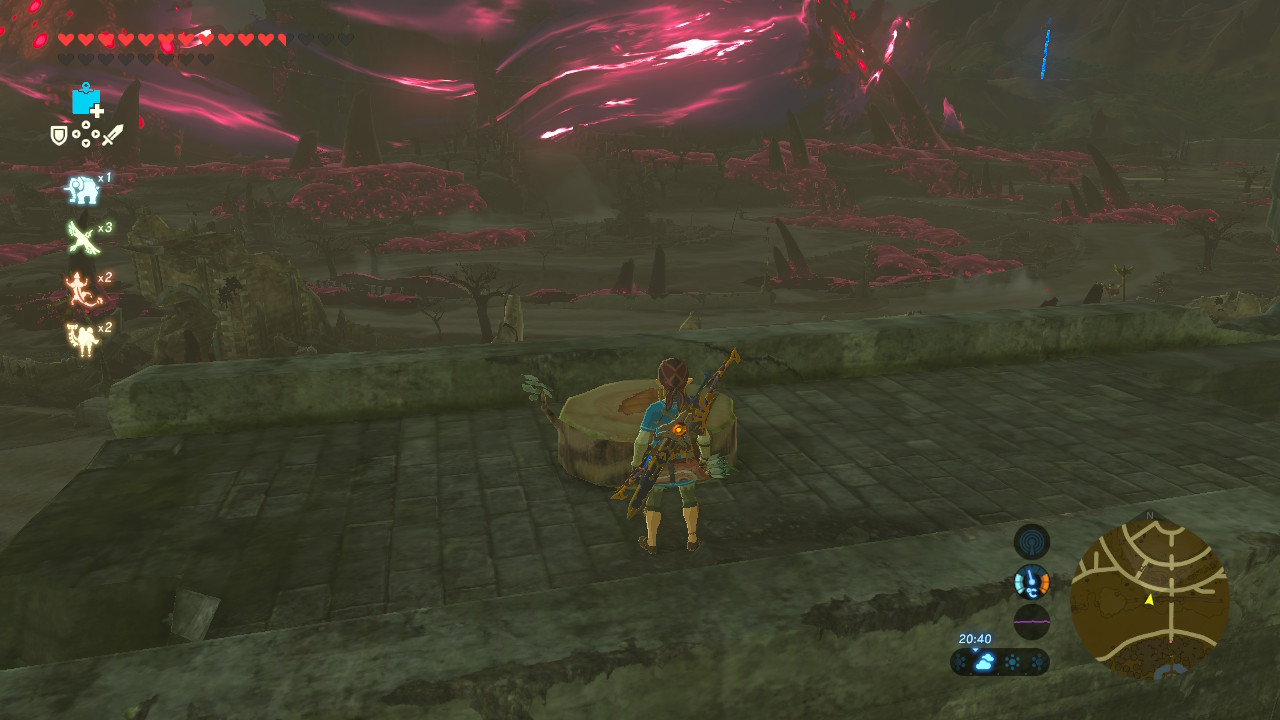
Task: Activate the elephant champion ability icon
Action: tap(80, 188)
